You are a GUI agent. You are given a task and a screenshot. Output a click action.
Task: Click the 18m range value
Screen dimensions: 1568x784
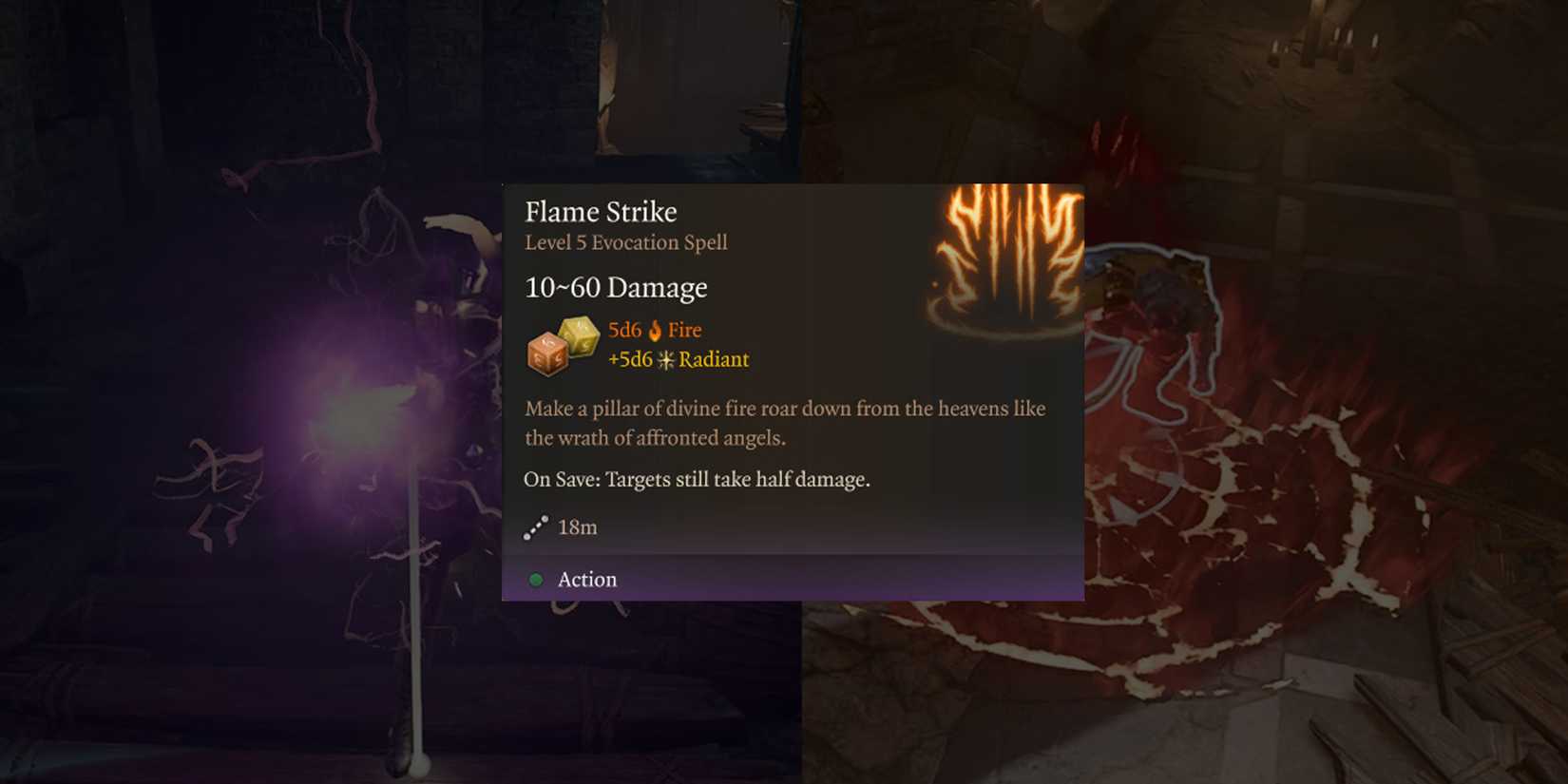pyautogui.click(x=580, y=526)
